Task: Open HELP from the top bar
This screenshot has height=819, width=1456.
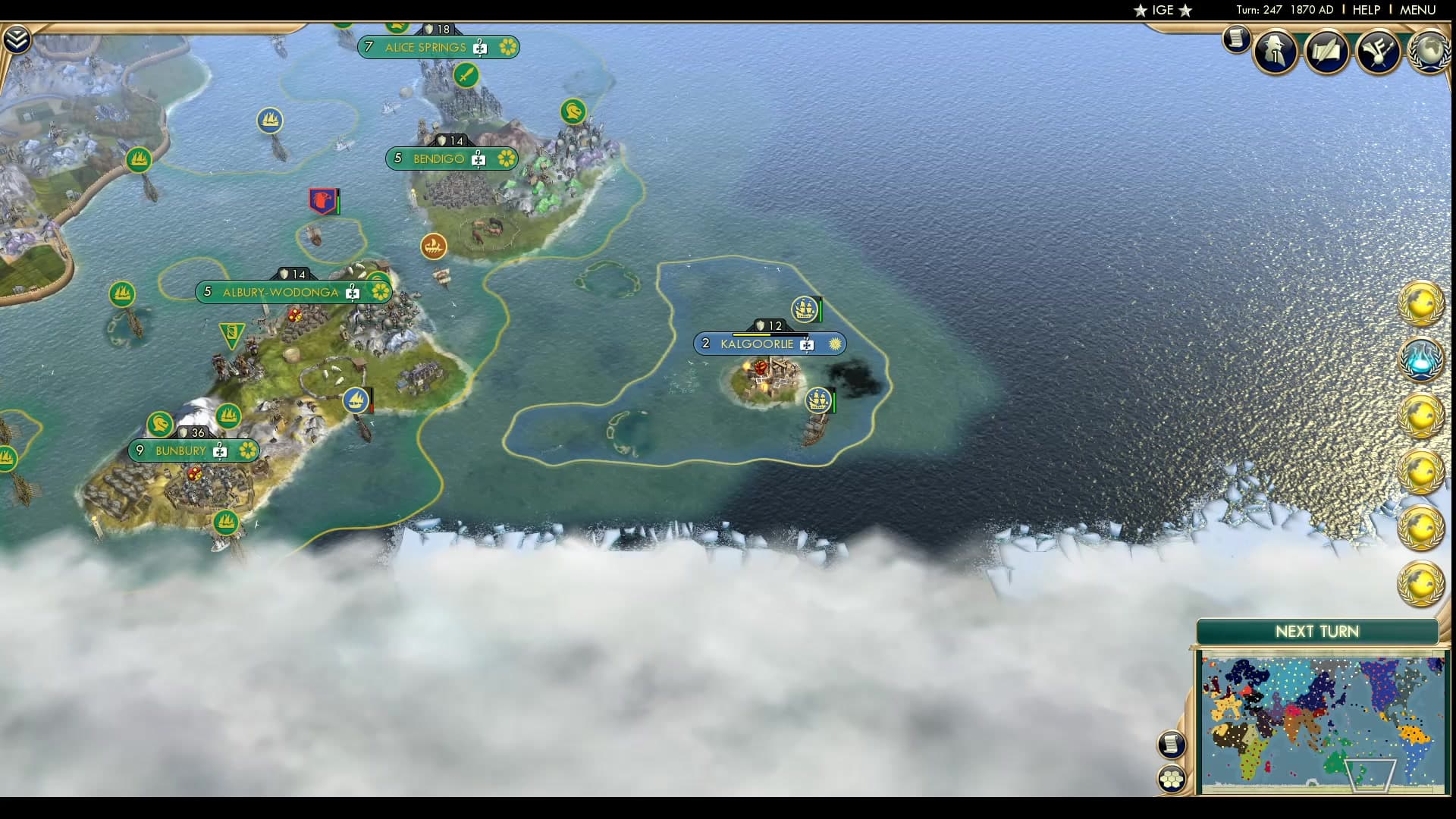Action: coord(1364,10)
